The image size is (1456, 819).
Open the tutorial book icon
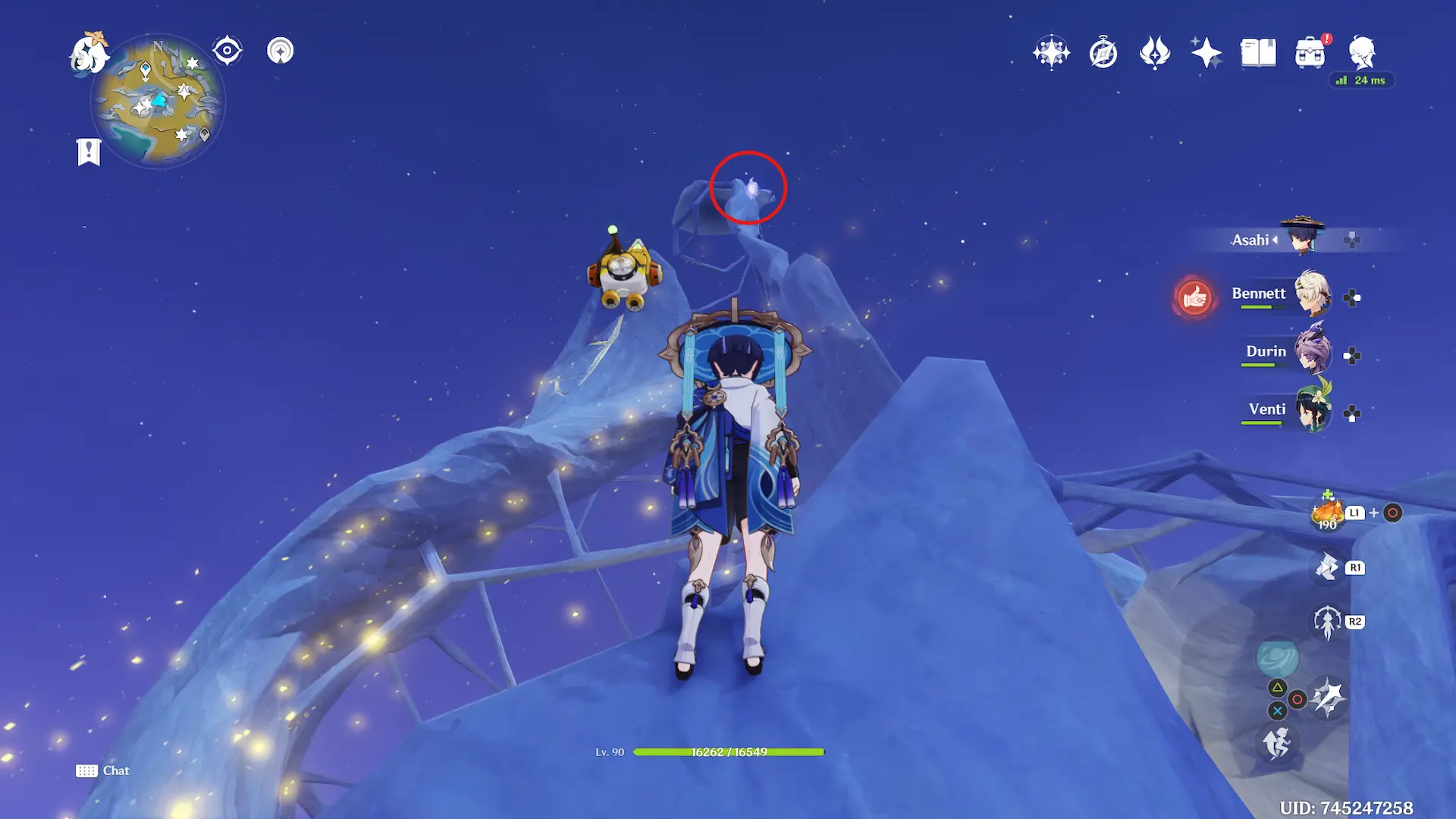(1258, 52)
